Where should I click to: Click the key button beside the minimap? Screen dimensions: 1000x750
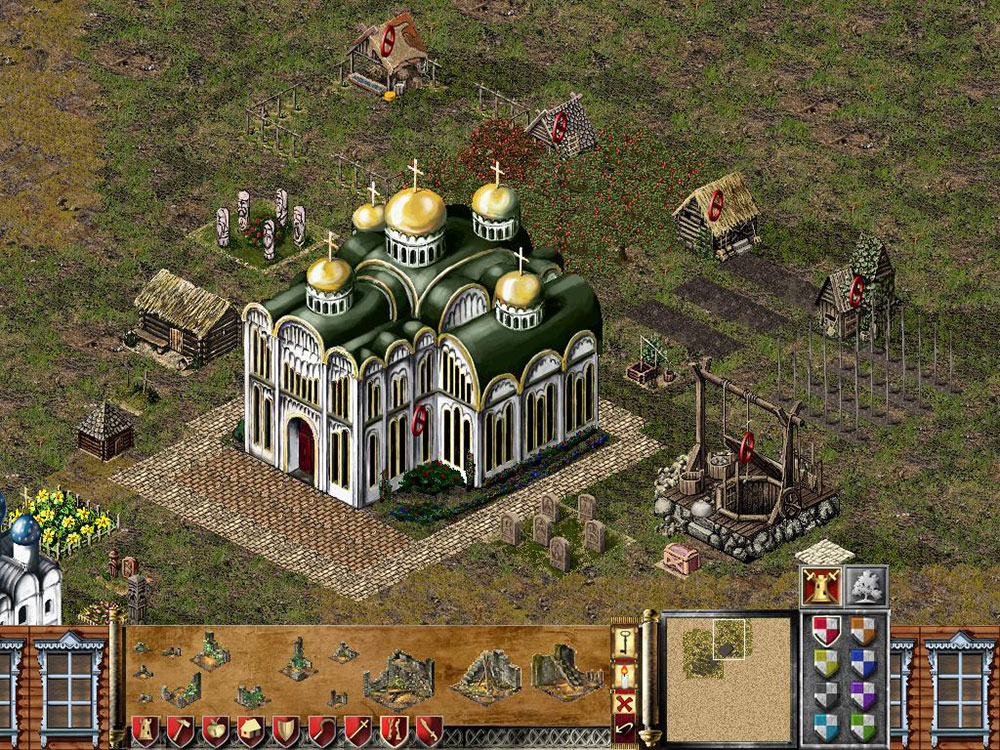pyautogui.click(x=624, y=641)
